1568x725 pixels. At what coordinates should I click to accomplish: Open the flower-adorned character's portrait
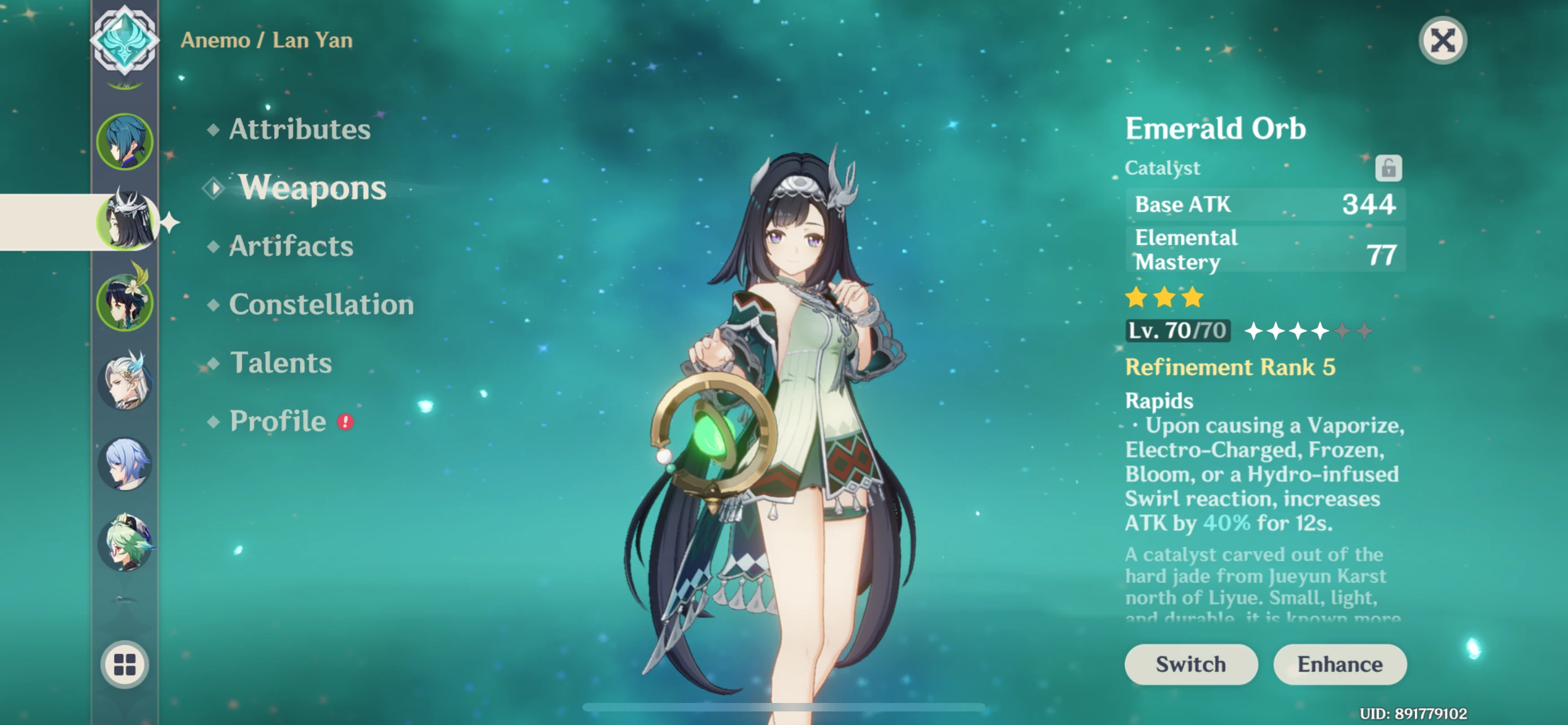pos(124,303)
